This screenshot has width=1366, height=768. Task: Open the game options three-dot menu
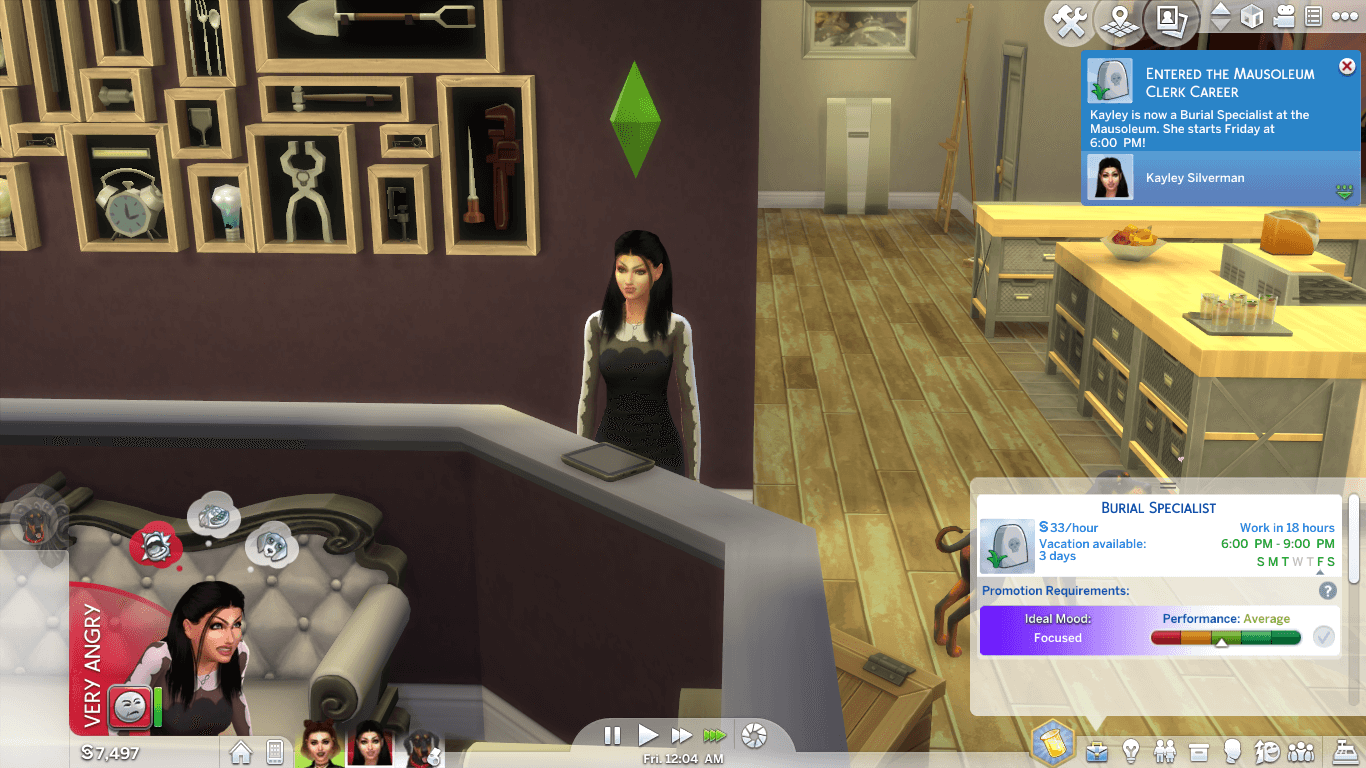pos(1344,17)
